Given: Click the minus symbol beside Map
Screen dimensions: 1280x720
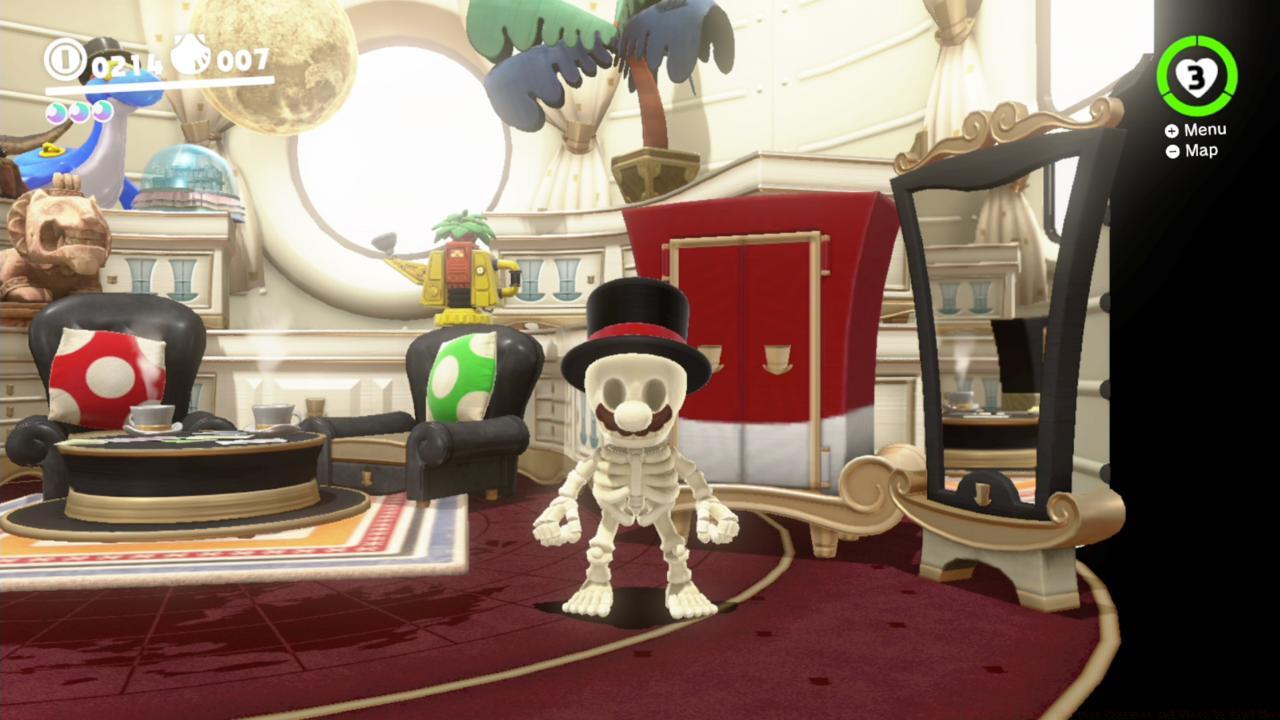Looking at the screenshot, I should tap(1172, 150).
